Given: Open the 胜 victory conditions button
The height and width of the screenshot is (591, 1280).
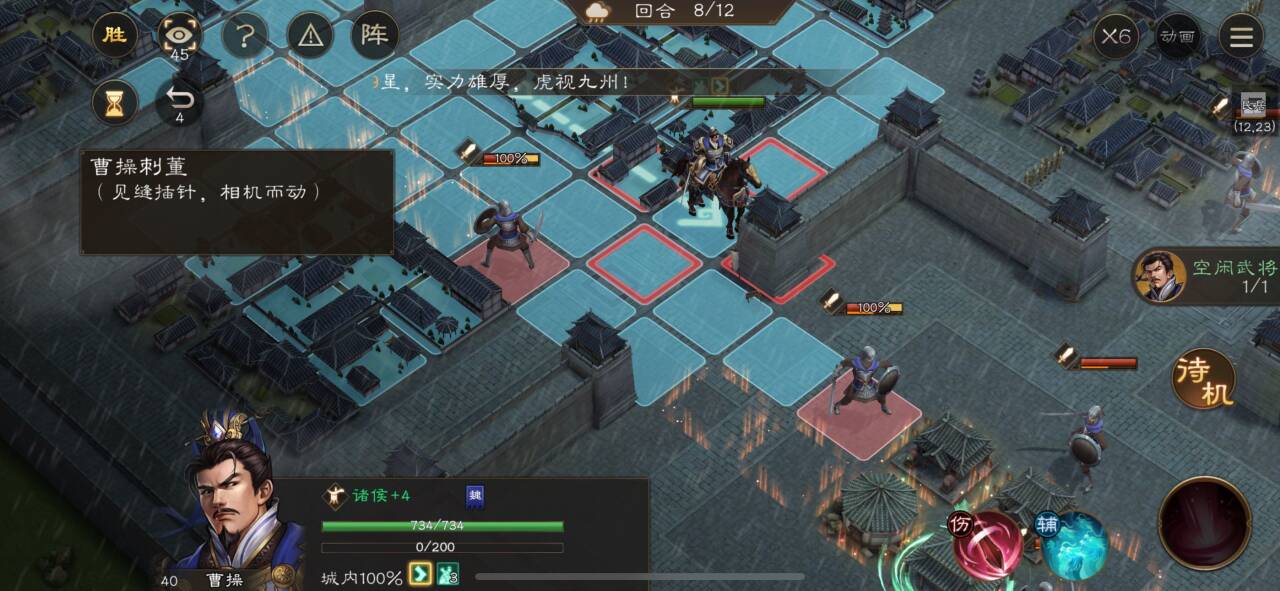Looking at the screenshot, I should coord(115,36).
